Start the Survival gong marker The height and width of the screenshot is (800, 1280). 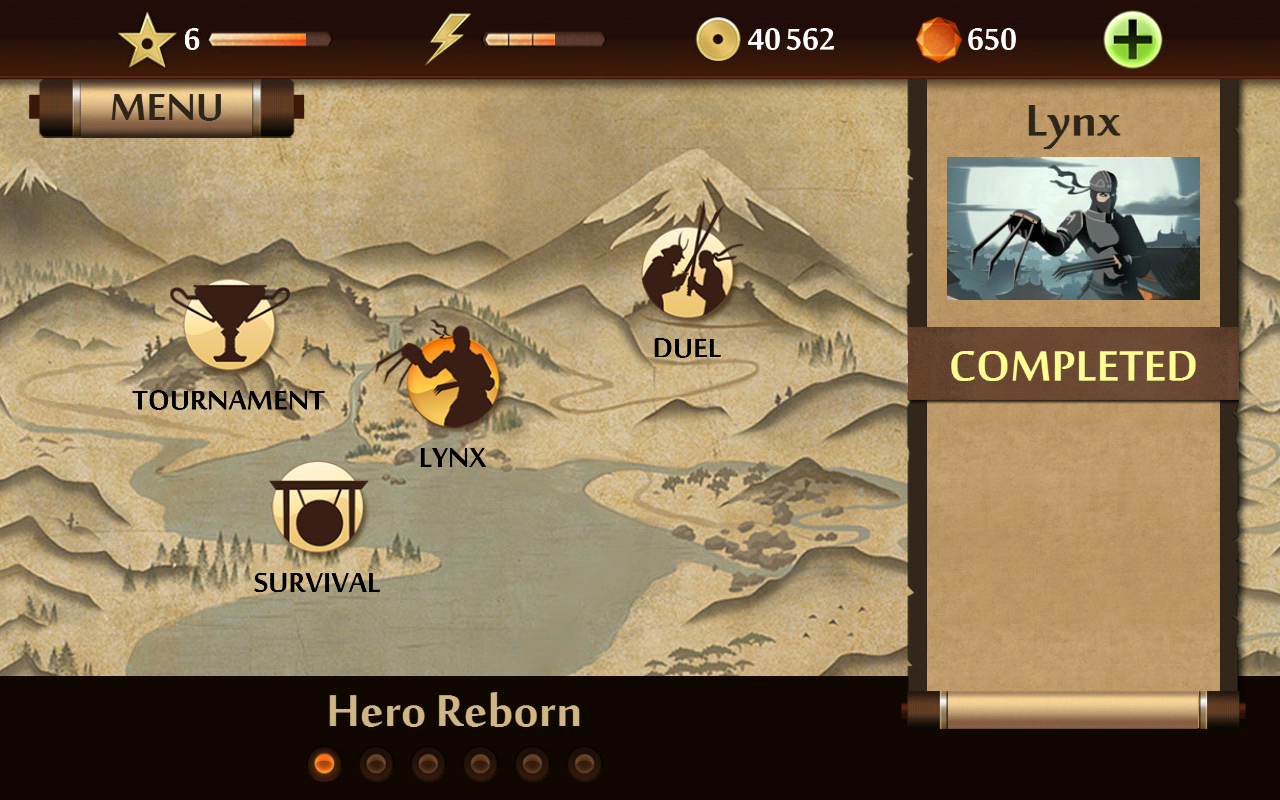tap(317, 507)
